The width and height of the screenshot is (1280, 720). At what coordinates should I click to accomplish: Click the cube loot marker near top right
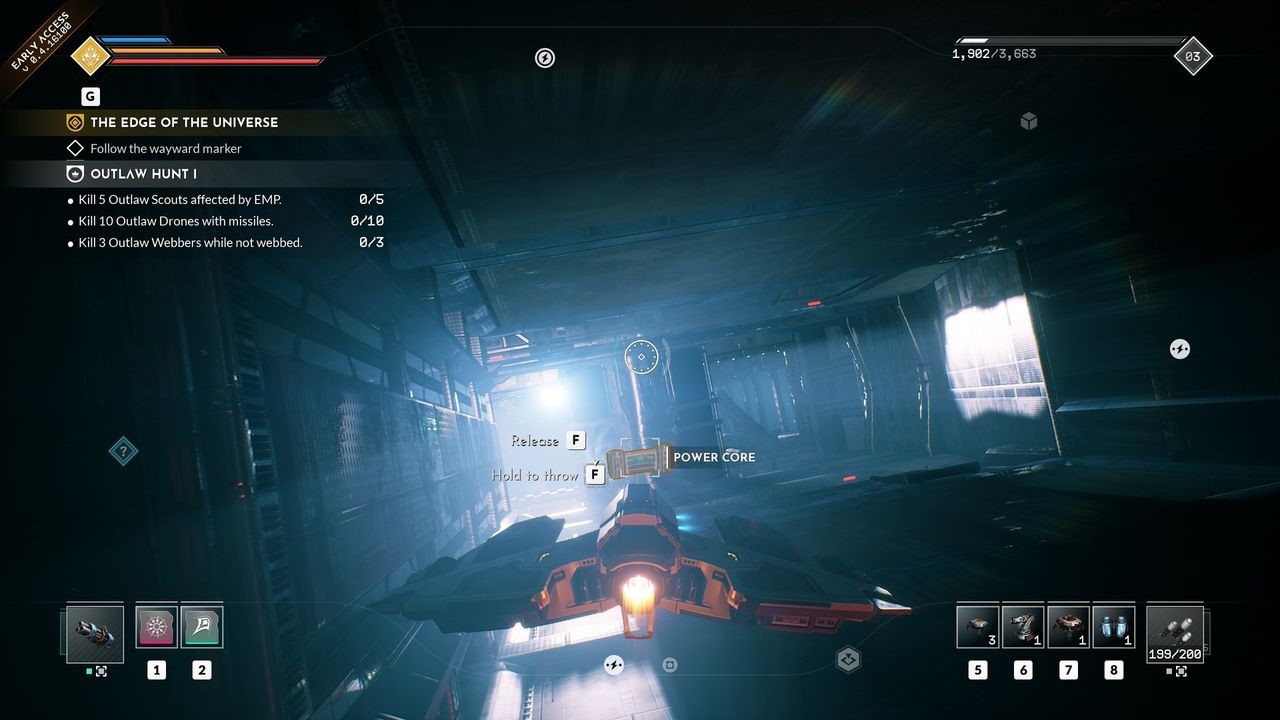(1028, 120)
